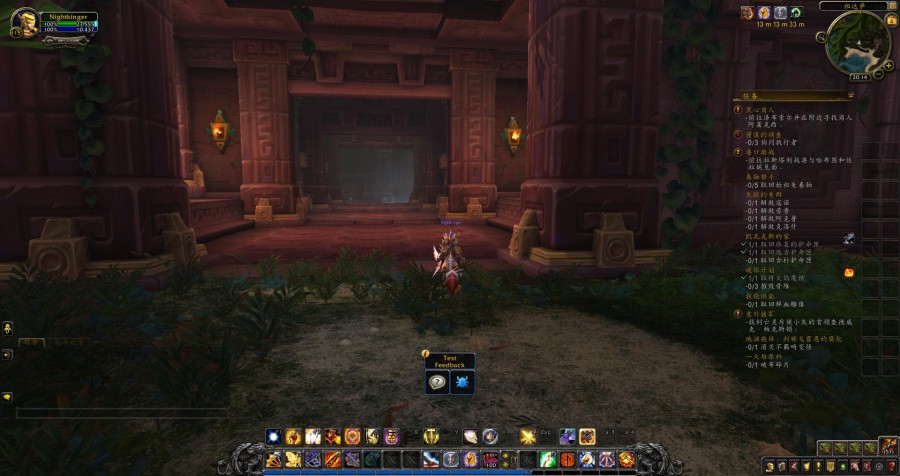Click the question mark Test Feedback button
The height and width of the screenshot is (476, 900).
437,382
